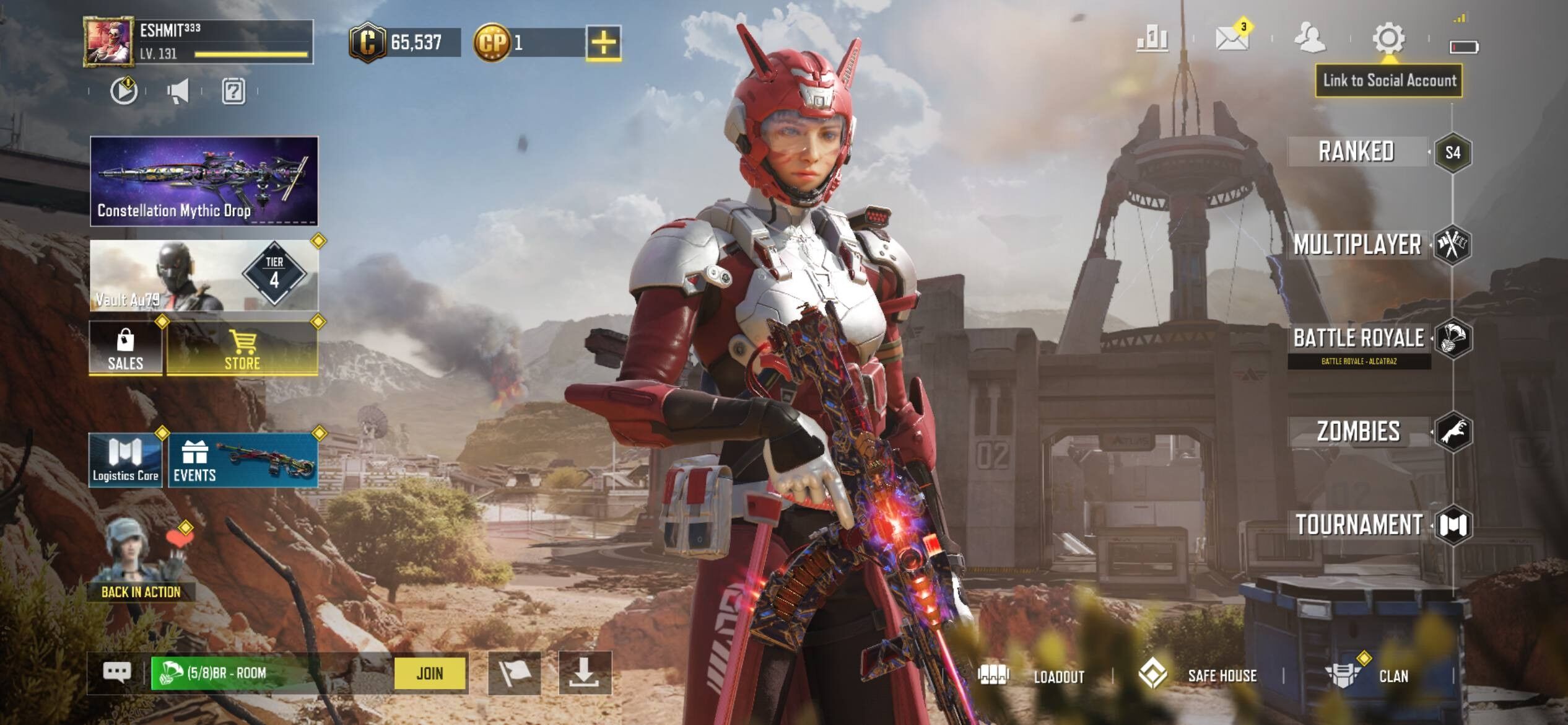
Task: Open the settings gear icon
Action: 1388,38
